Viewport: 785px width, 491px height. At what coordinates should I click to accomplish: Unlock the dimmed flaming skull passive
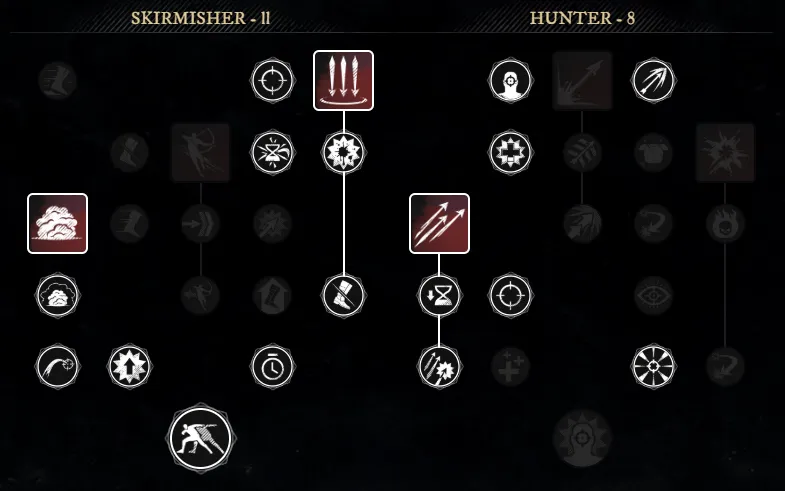click(x=725, y=223)
